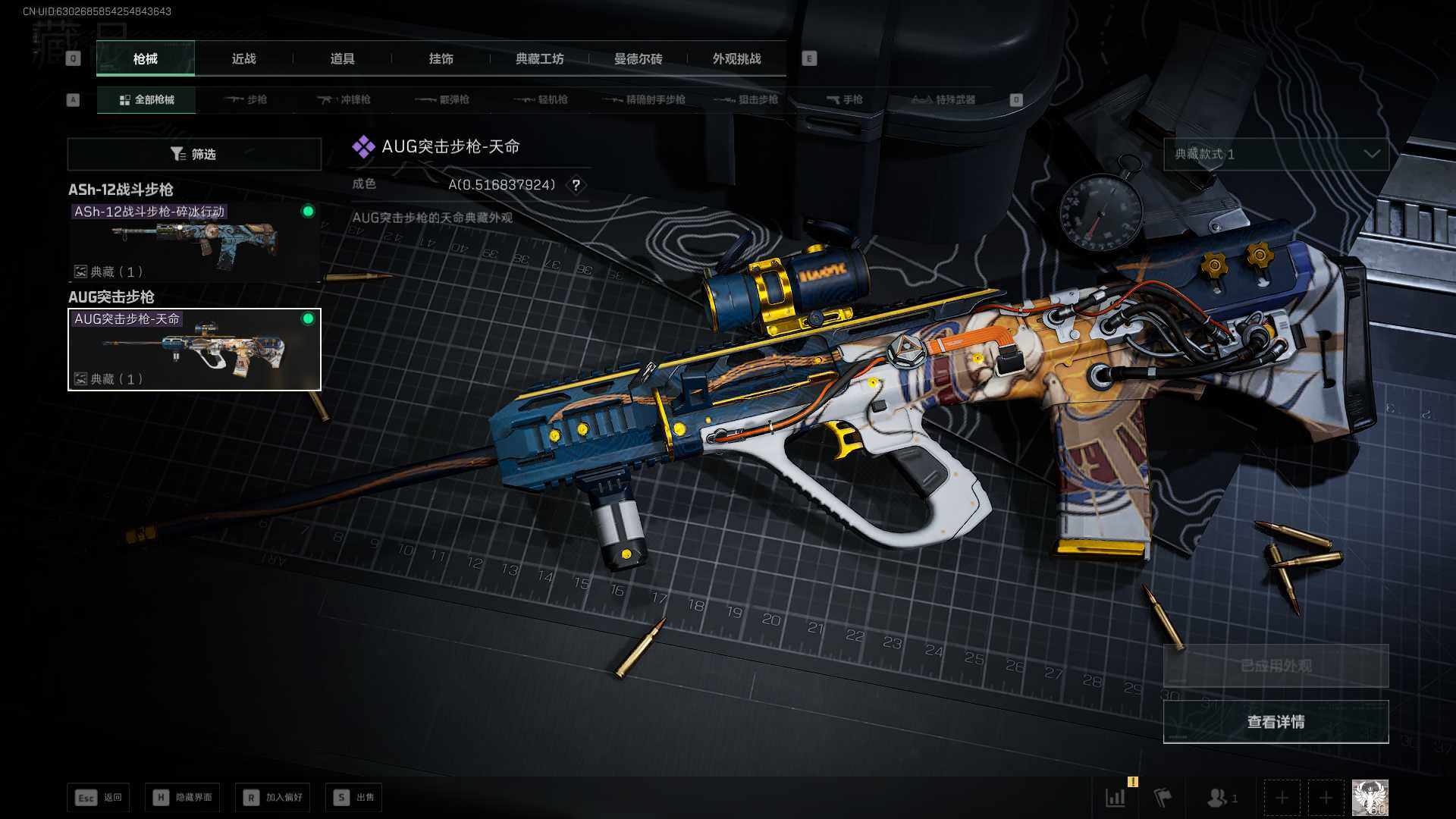
Task: Select the 挂饰 charms tab
Action: [x=441, y=59]
